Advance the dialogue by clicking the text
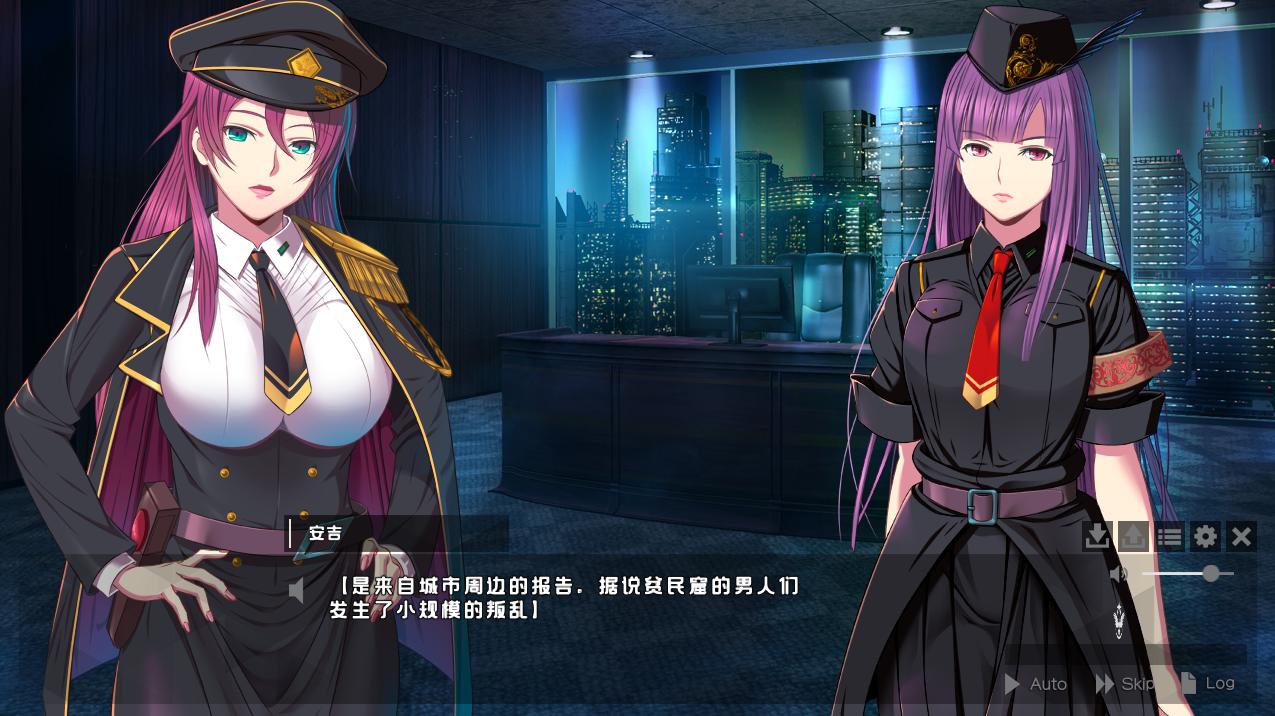Viewport: 1275px width, 716px height. point(565,597)
